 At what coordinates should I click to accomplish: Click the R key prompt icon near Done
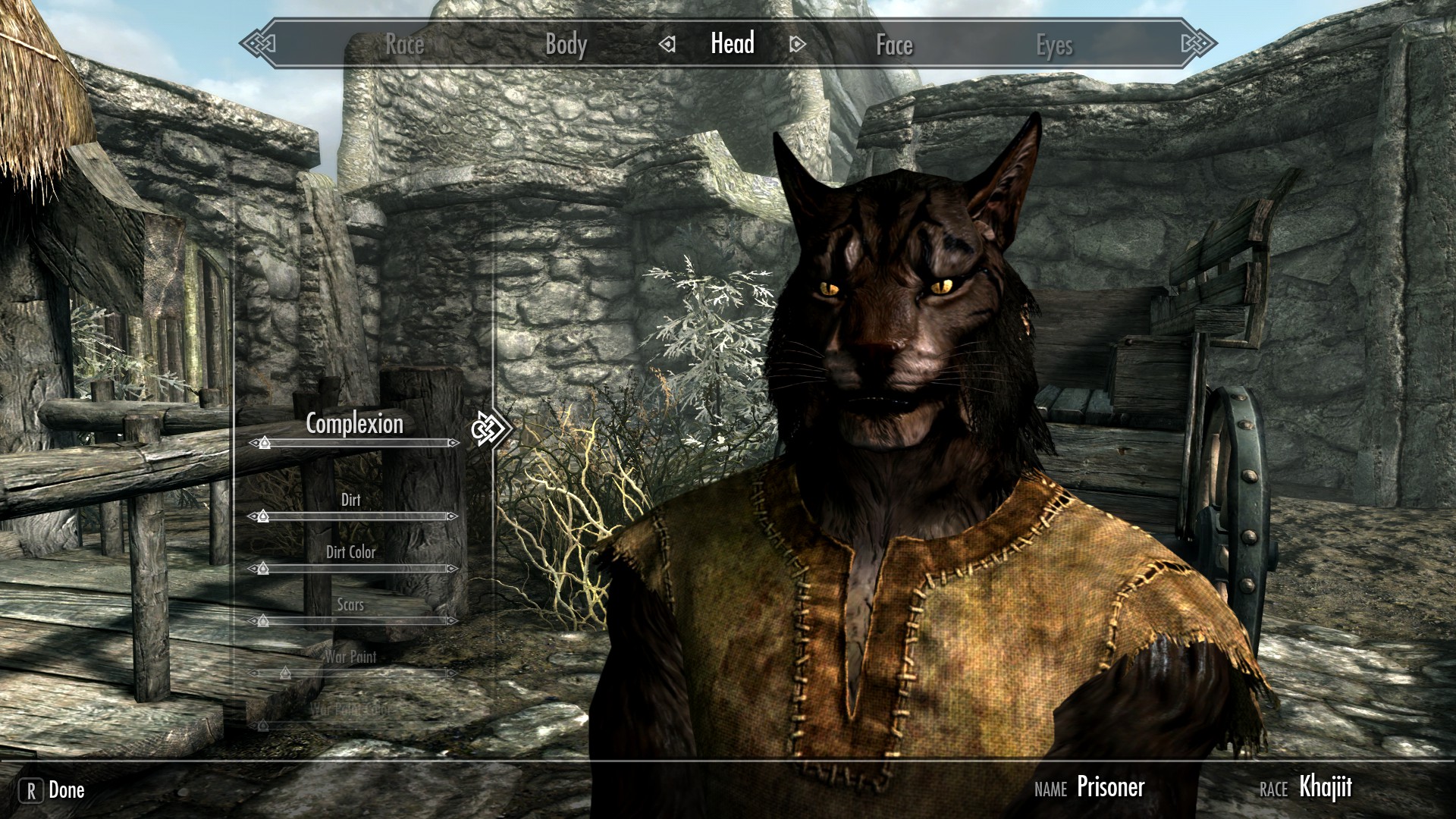pos(30,790)
